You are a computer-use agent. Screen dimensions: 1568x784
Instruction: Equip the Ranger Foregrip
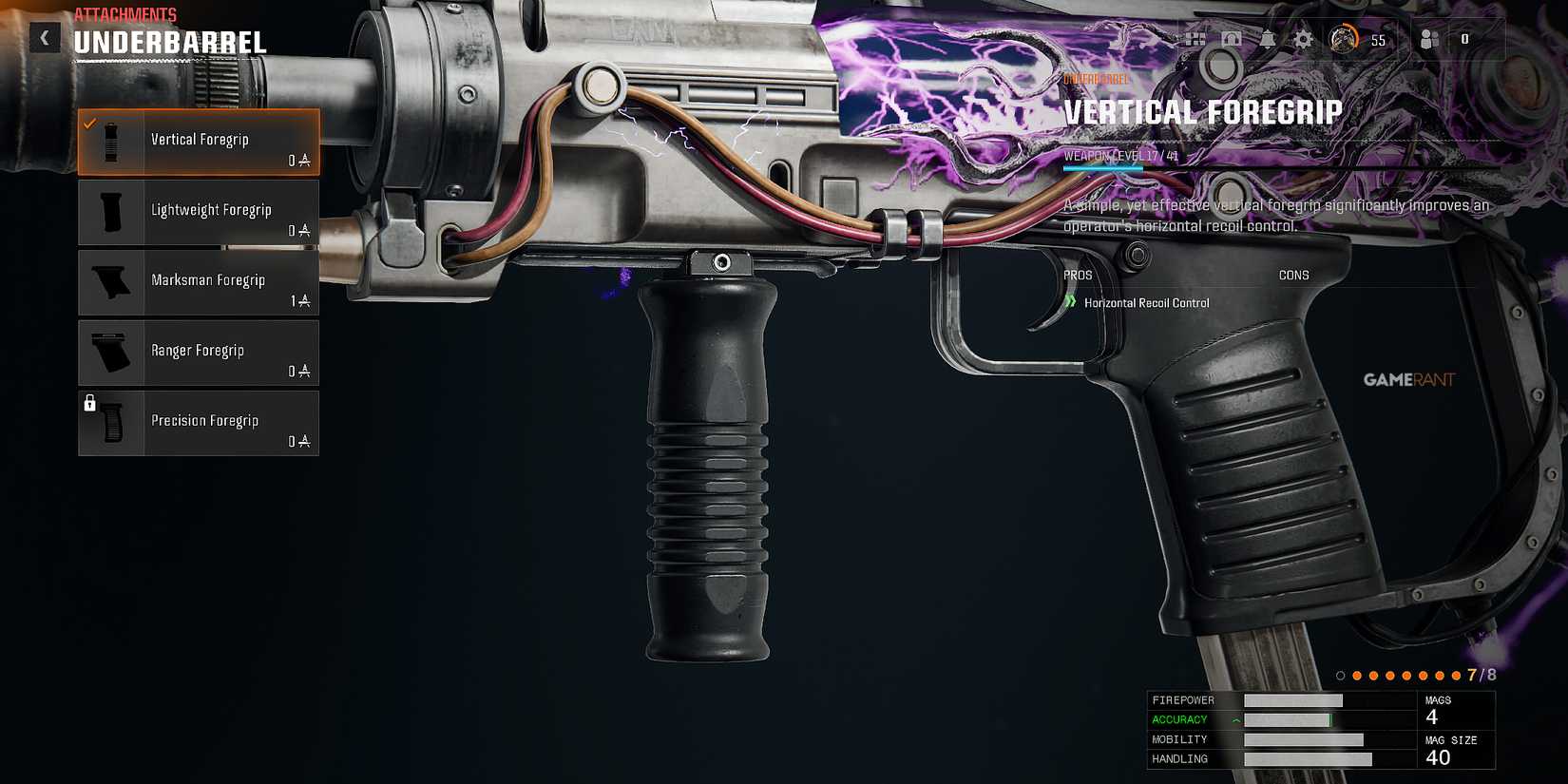click(x=200, y=352)
